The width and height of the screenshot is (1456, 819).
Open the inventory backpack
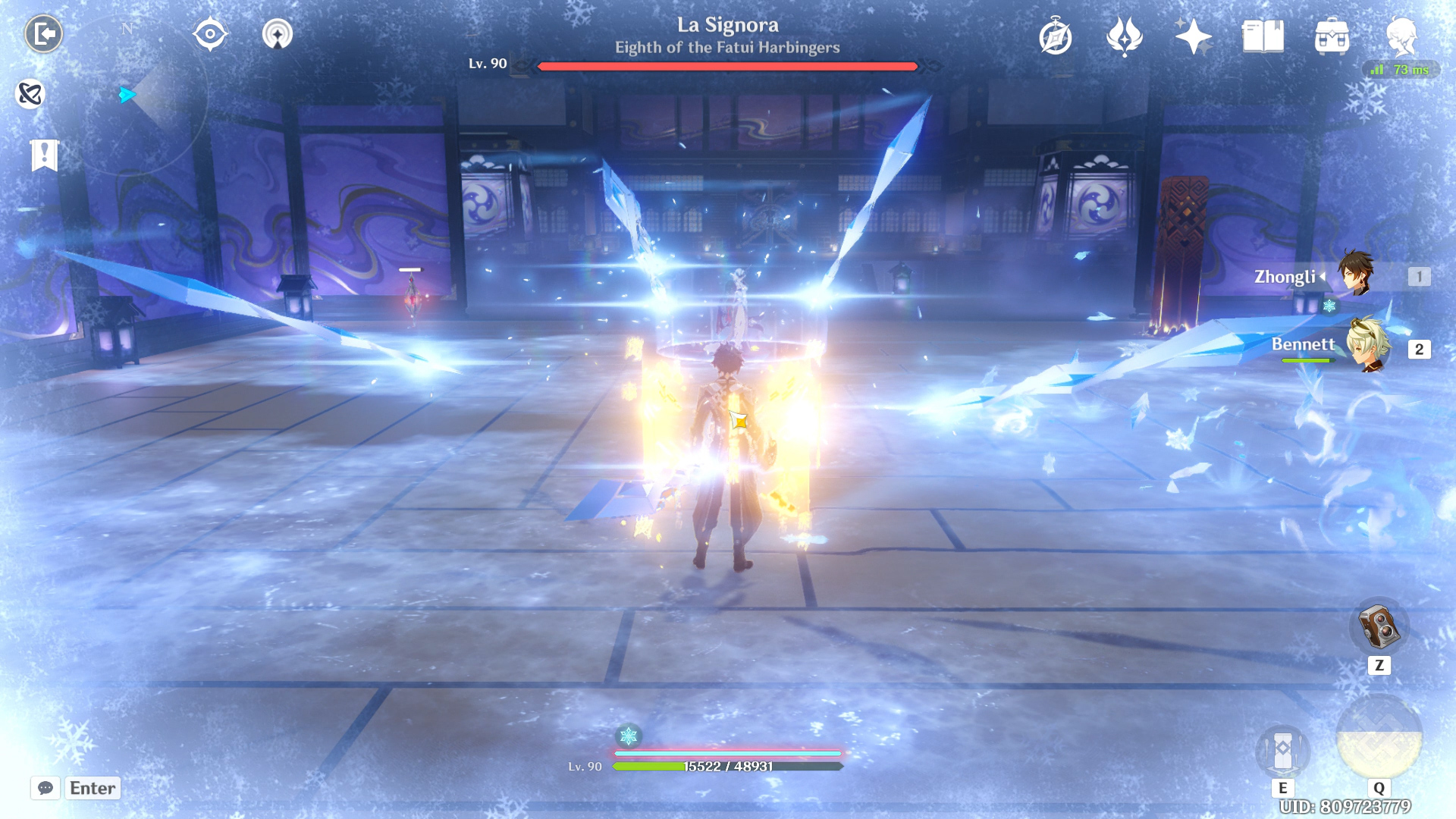1332,36
